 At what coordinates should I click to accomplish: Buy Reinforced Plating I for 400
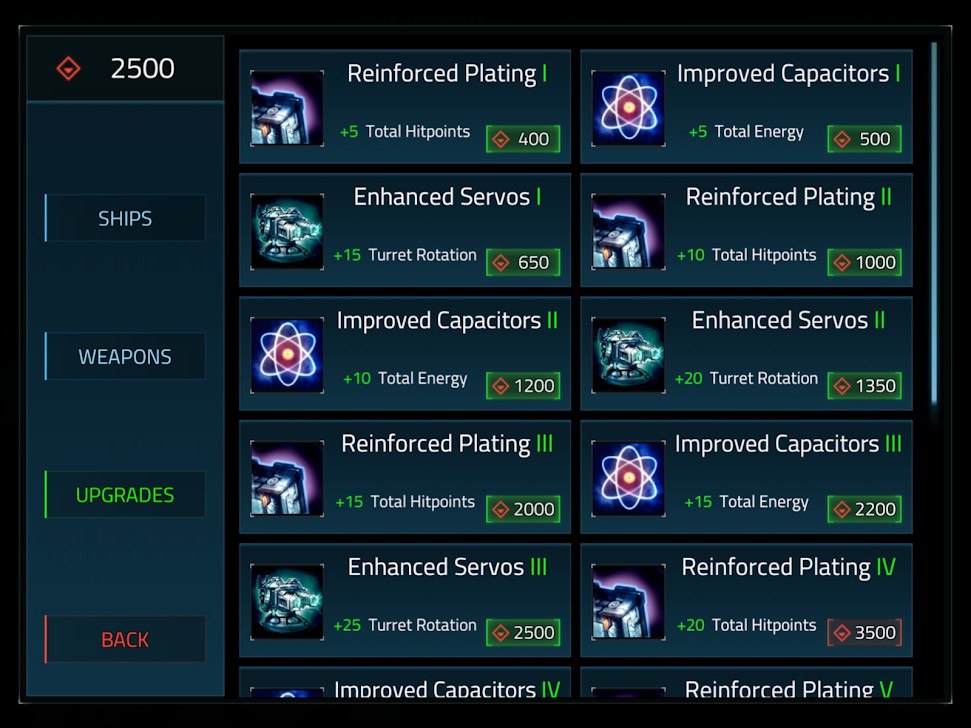tap(523, 139)
